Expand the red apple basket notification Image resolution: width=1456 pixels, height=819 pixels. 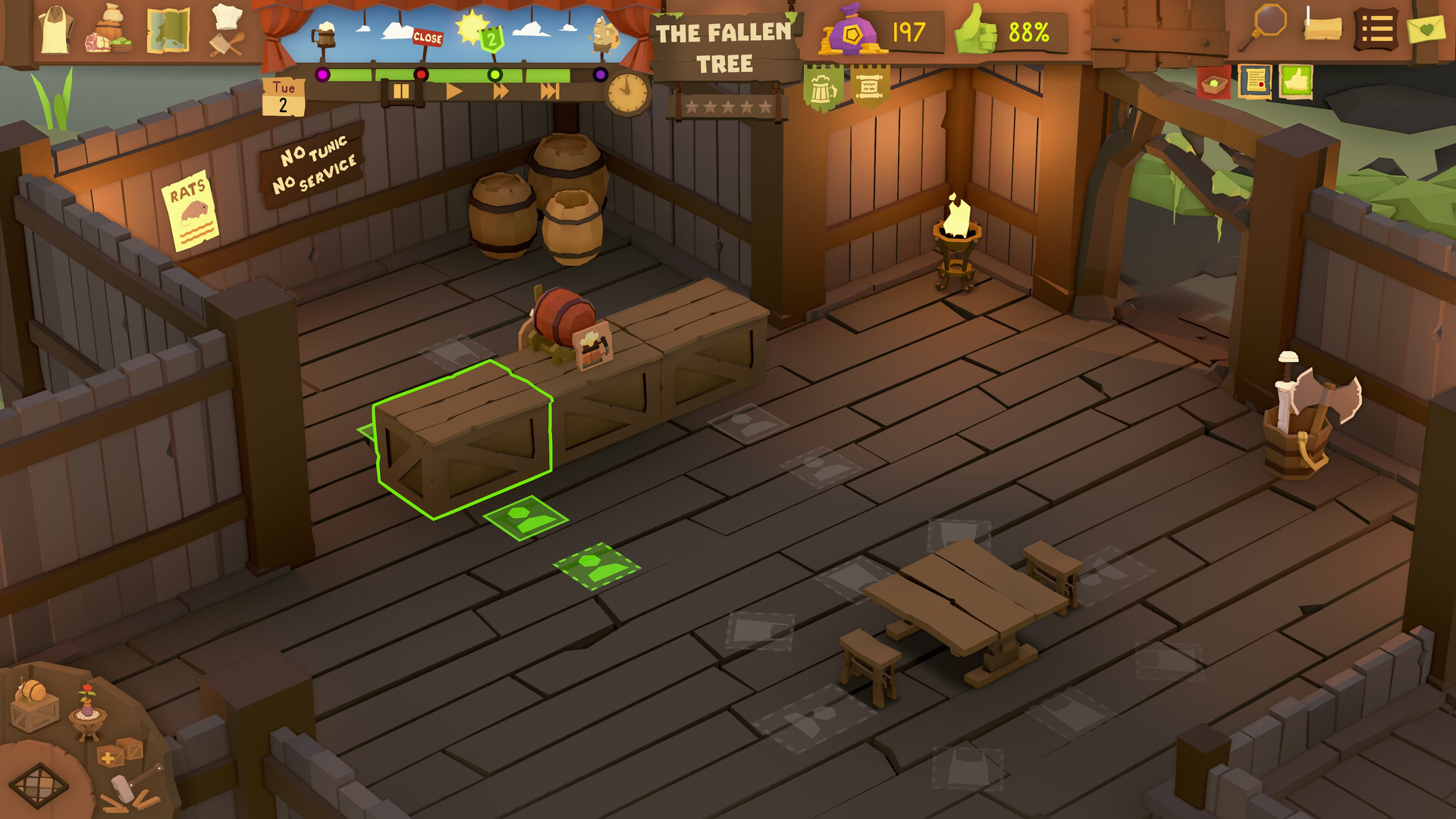click(1214, 85)
